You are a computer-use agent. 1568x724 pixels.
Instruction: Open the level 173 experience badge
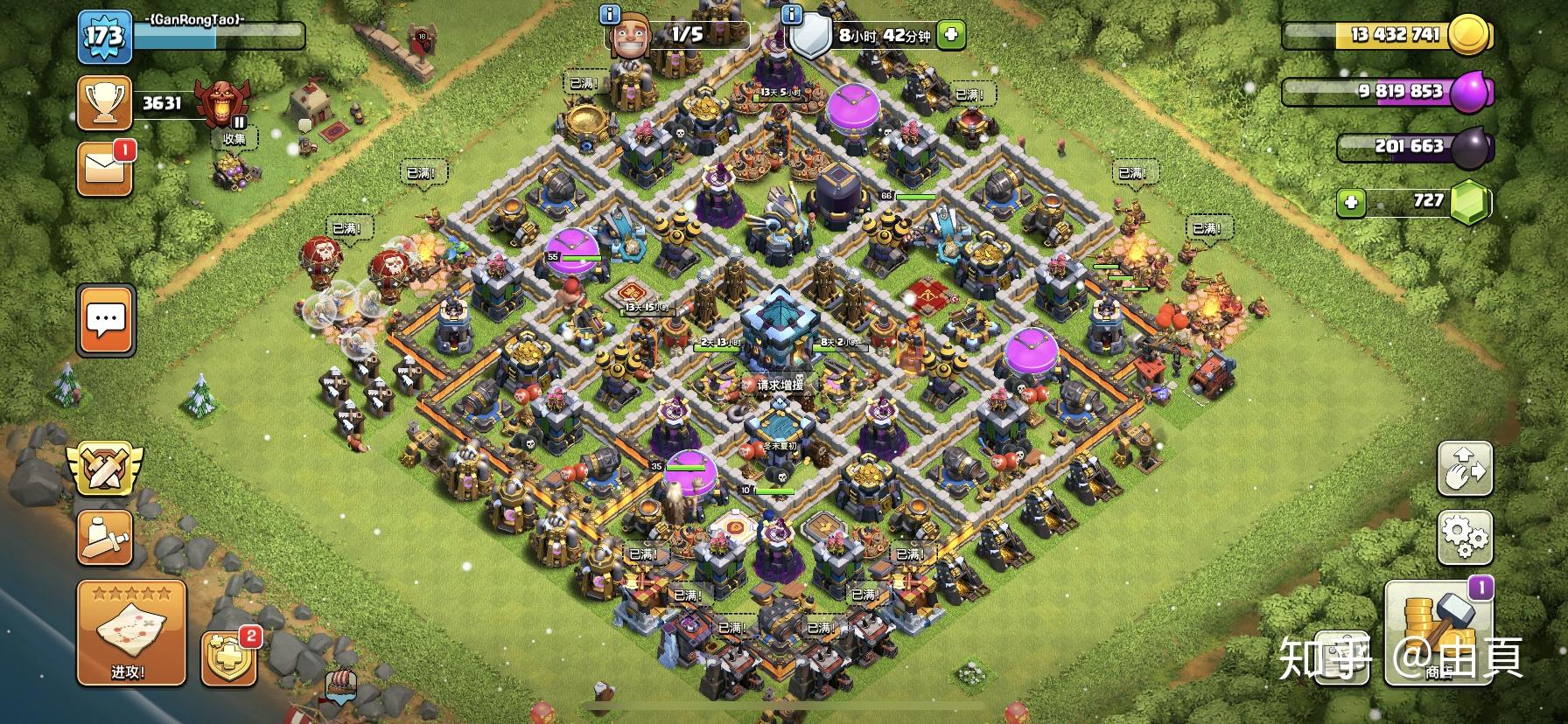(104, 37)
